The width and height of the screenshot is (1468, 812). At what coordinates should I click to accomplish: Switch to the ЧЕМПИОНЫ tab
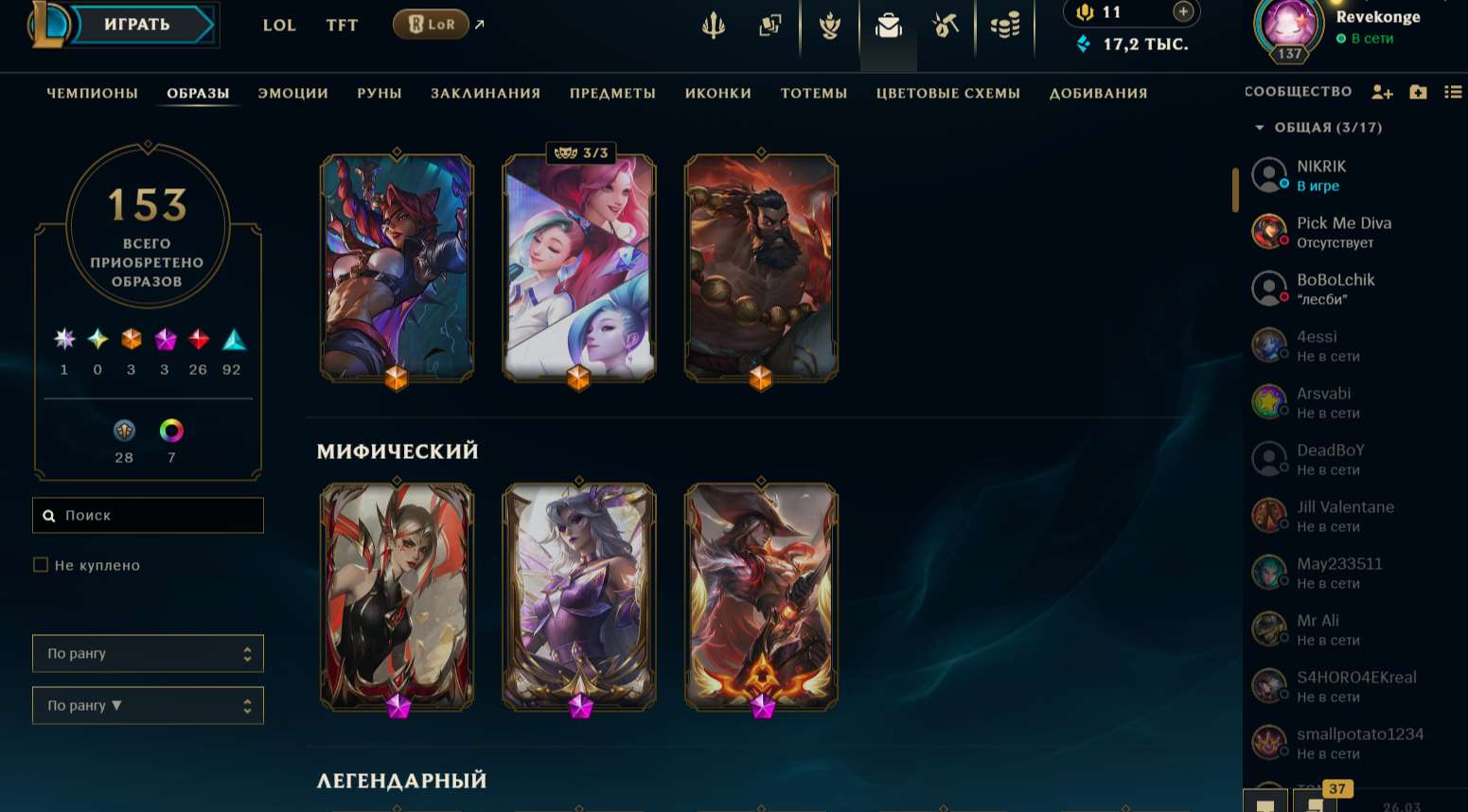click(92, 93)
